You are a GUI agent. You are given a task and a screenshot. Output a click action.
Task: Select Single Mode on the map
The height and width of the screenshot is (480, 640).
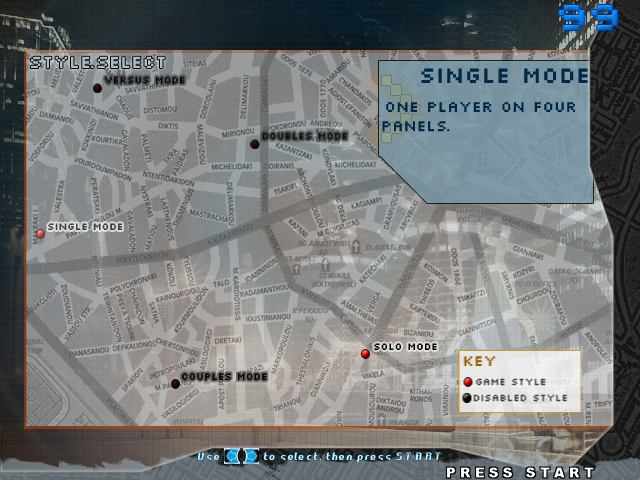tap(41, 233)
